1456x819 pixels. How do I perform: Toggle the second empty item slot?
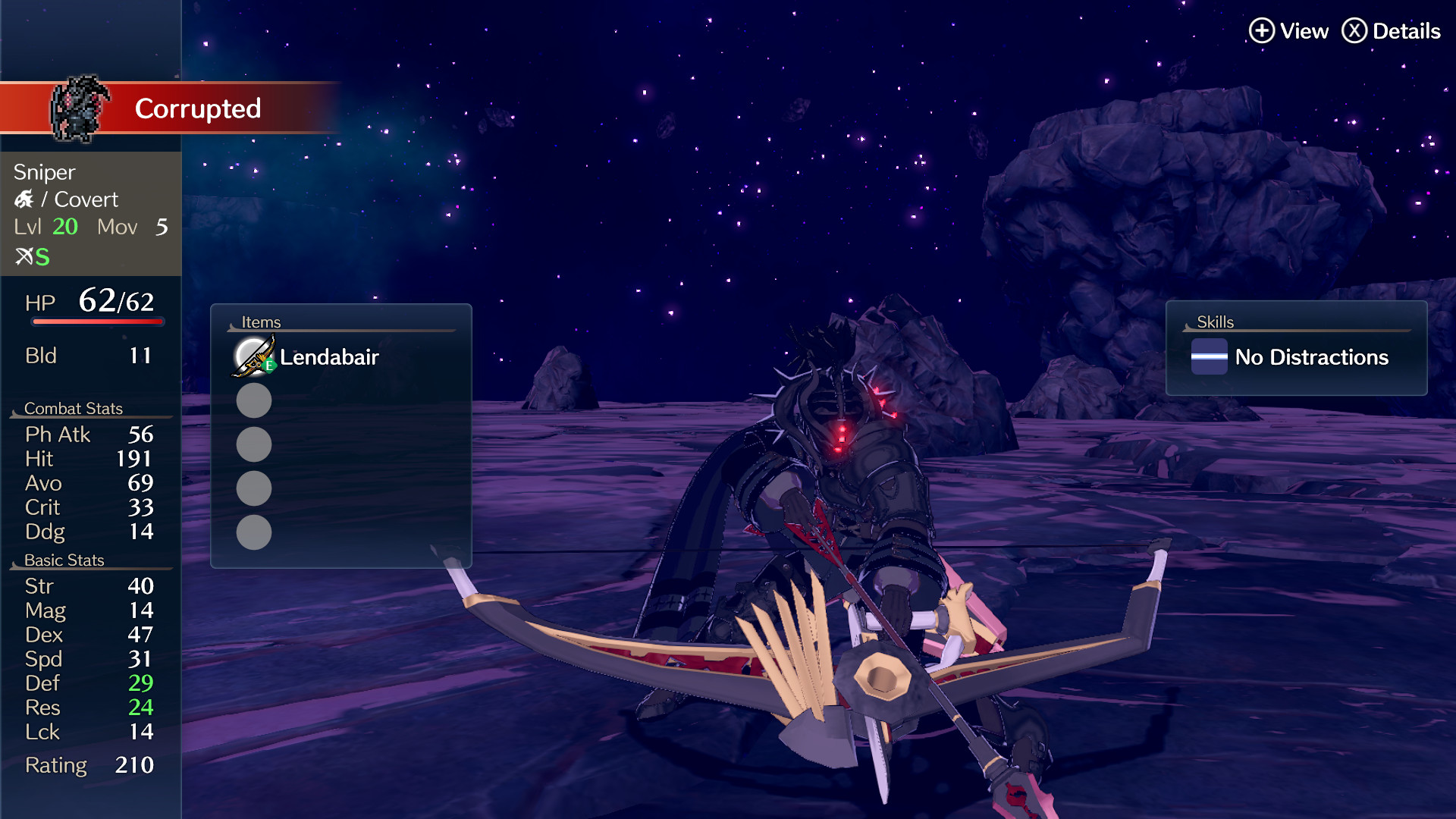[253, 444]
